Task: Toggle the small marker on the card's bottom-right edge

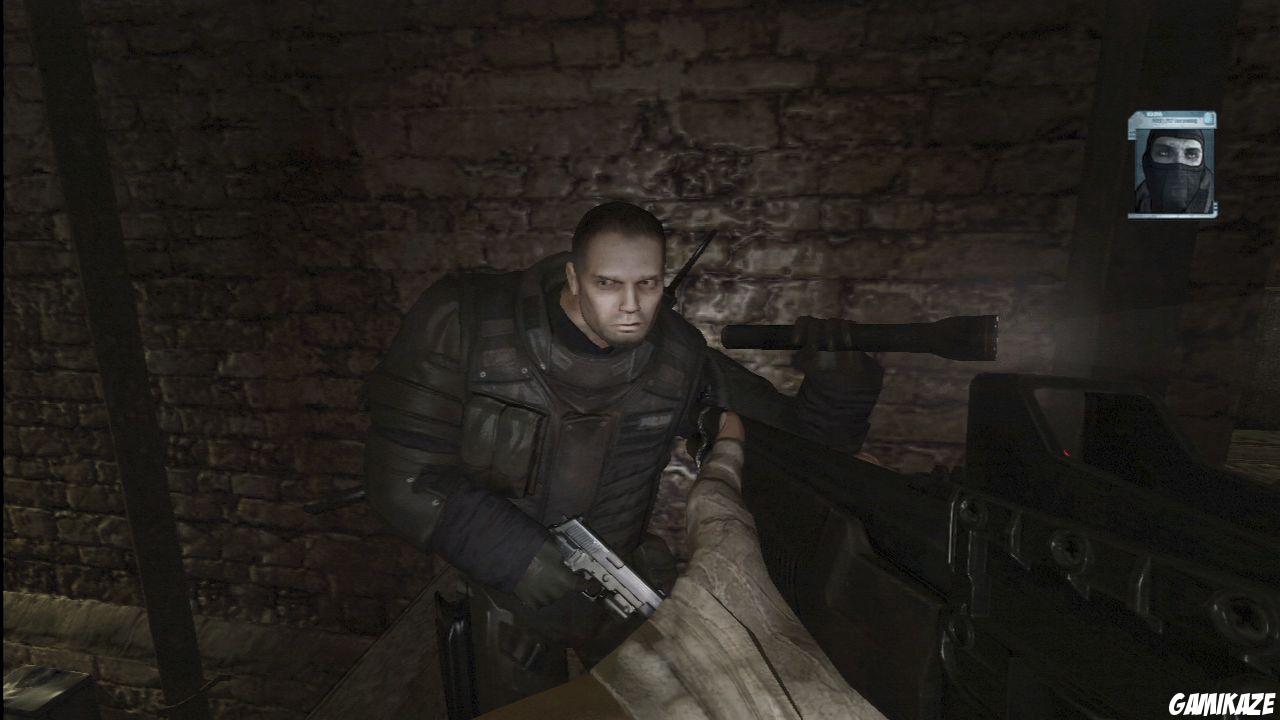Action: pos(1215,205)
